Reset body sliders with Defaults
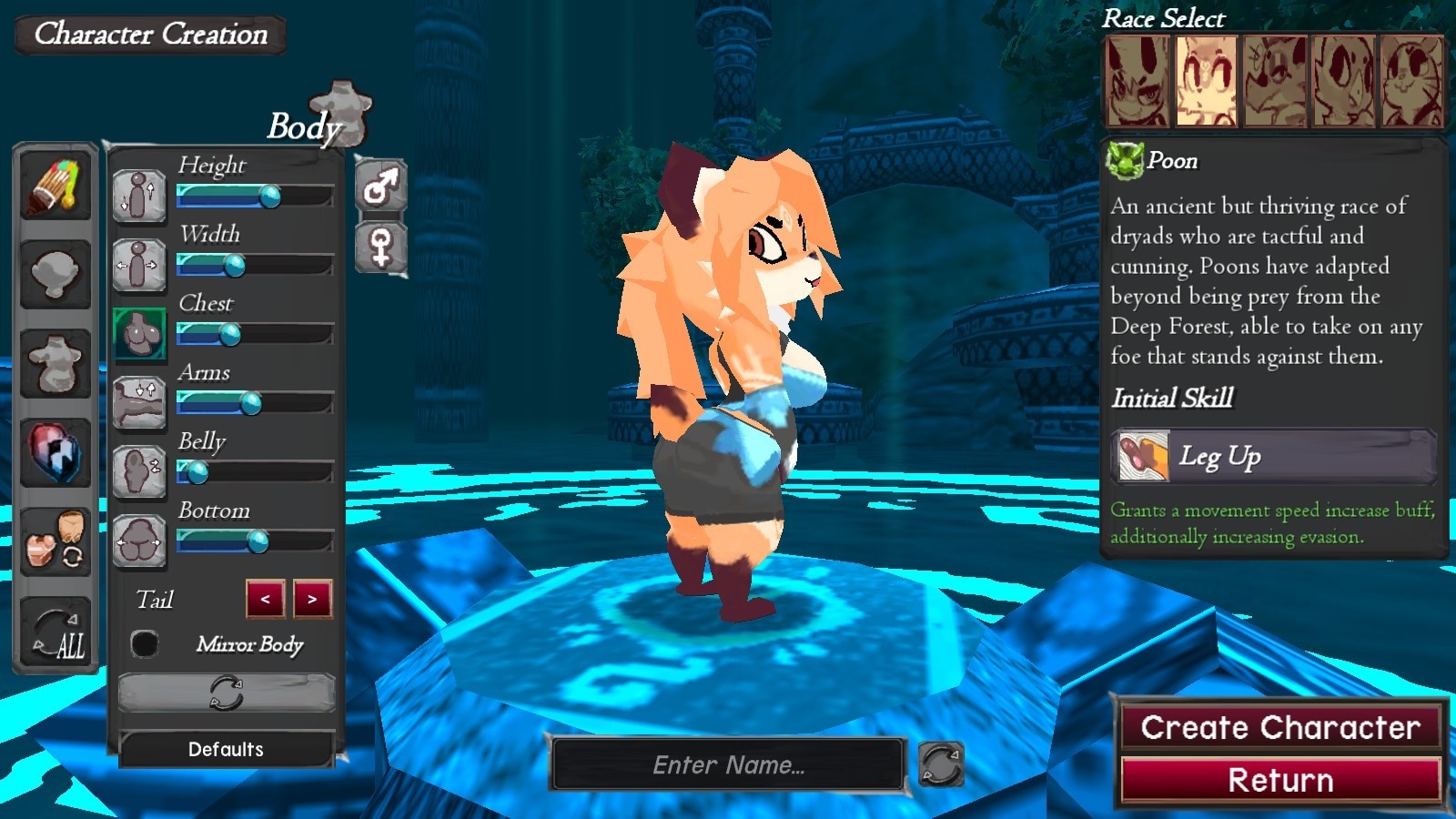Screen dimensions: 1456x819 pyautogui.click(x=226, y=749)
